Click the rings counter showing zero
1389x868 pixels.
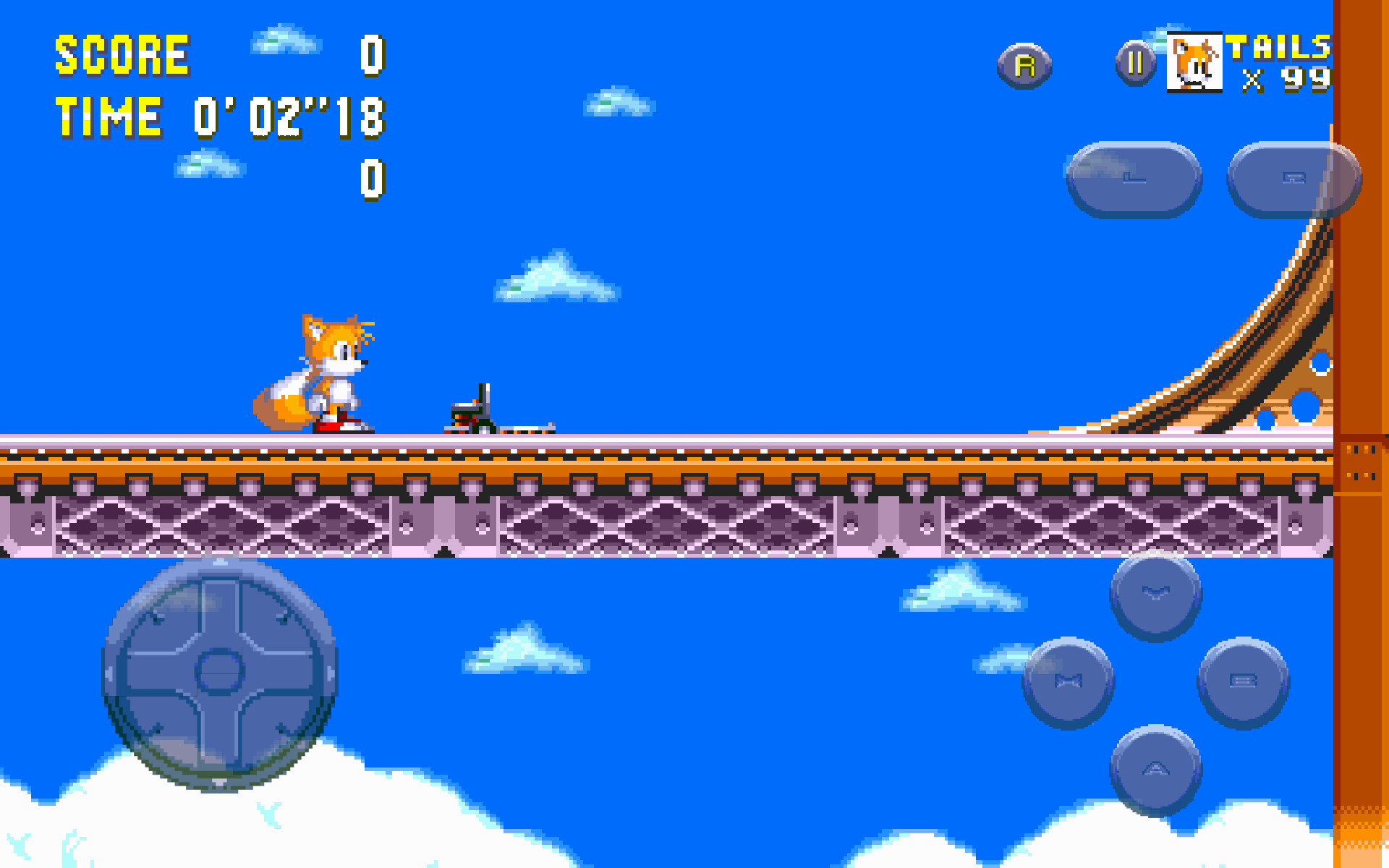coord(373,181)
